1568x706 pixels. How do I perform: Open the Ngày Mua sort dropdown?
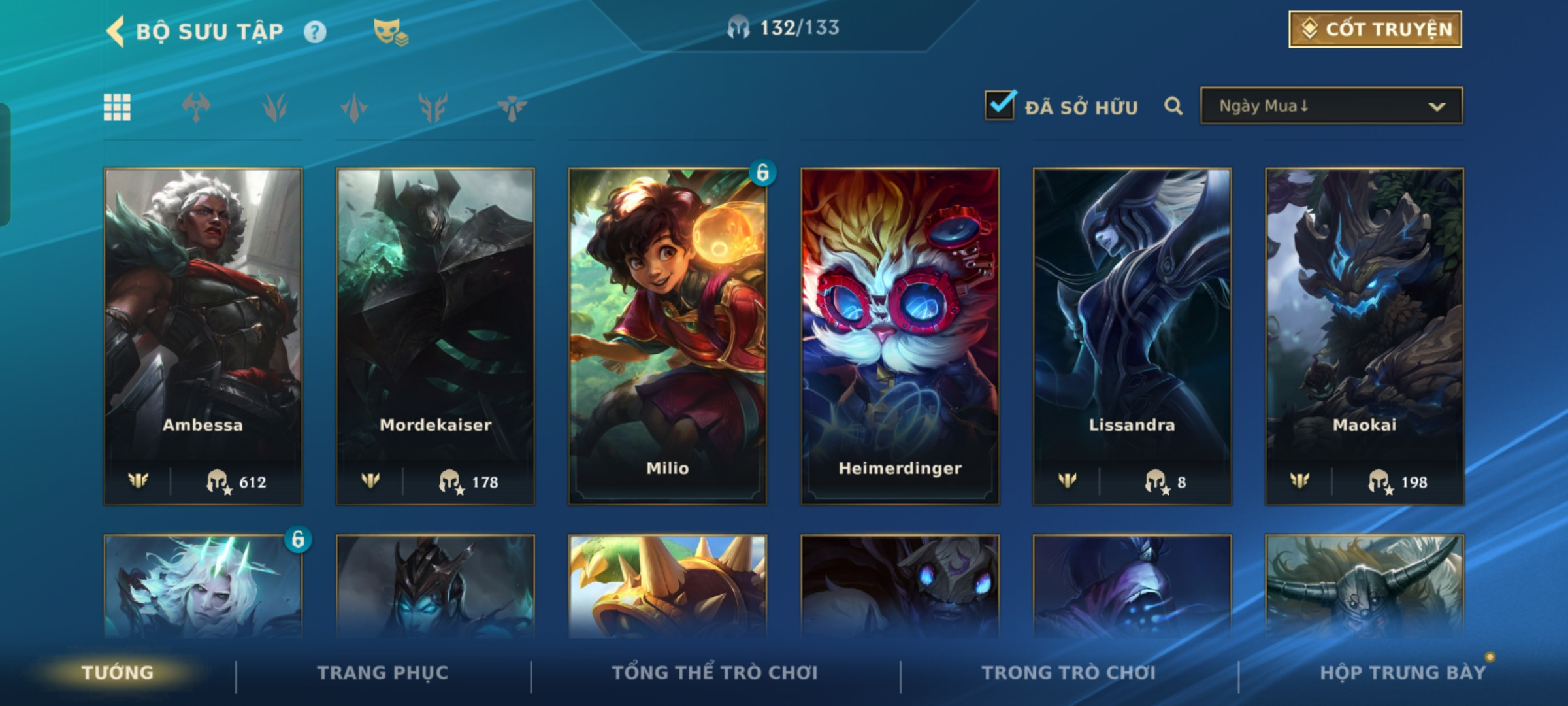click(1331, 106)
